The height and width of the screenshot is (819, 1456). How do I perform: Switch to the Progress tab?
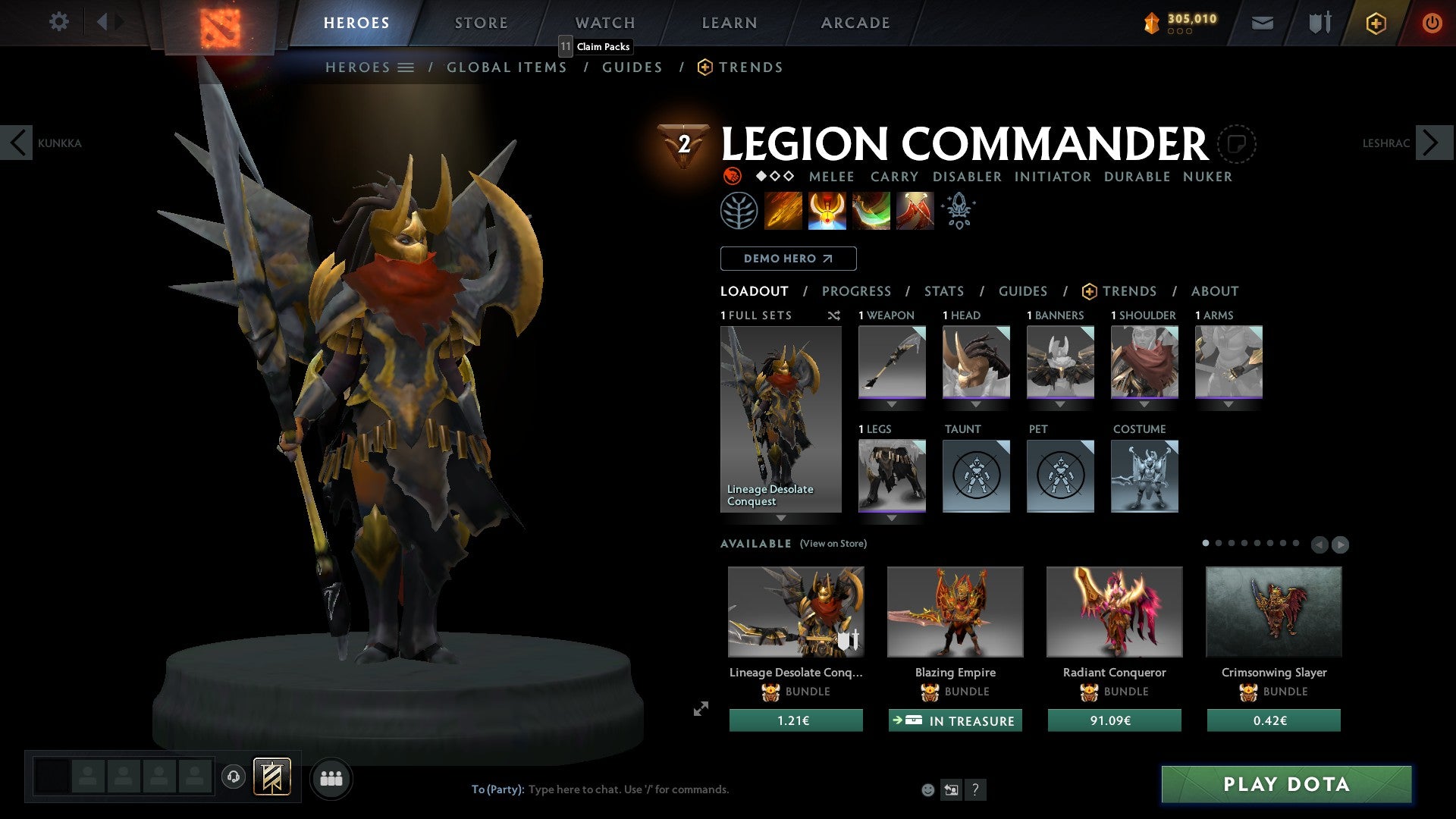coord(857,291)
